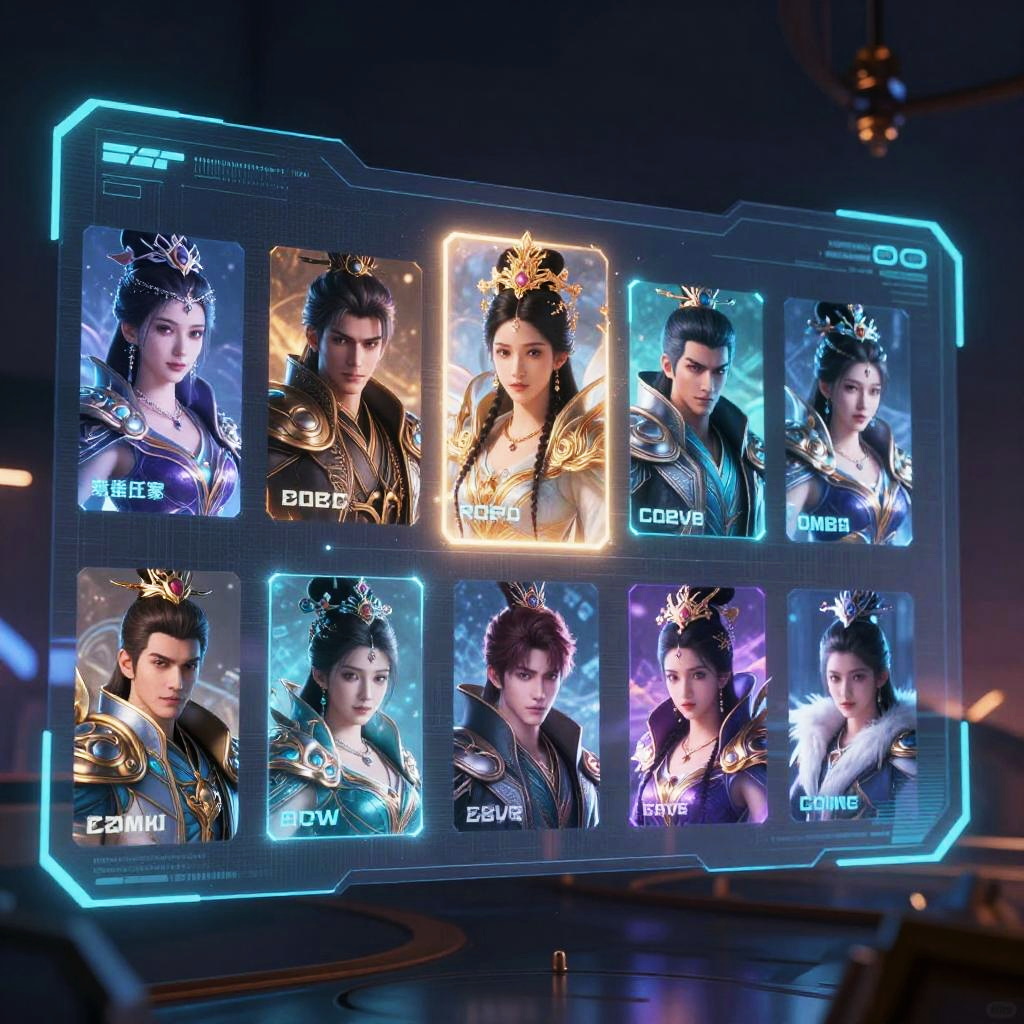Click the cyan striped logo icon
The width and height of the screenshot is (1024, 1024).
pos(142,155)
